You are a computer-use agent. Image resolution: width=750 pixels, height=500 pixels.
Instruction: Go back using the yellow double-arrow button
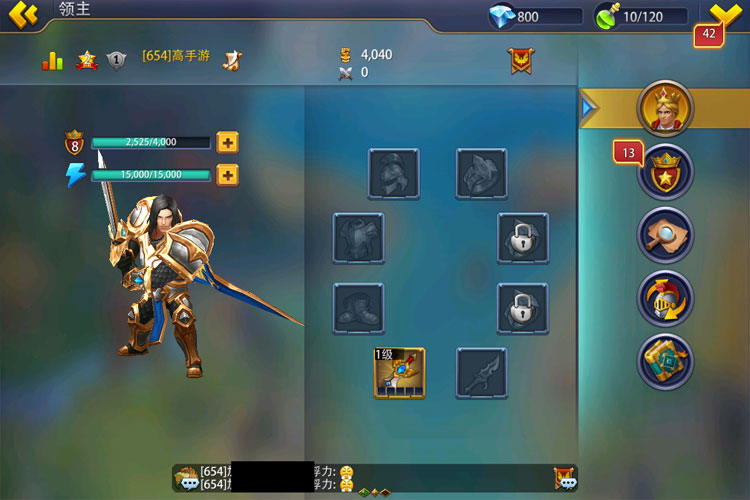tap(22, 13)
